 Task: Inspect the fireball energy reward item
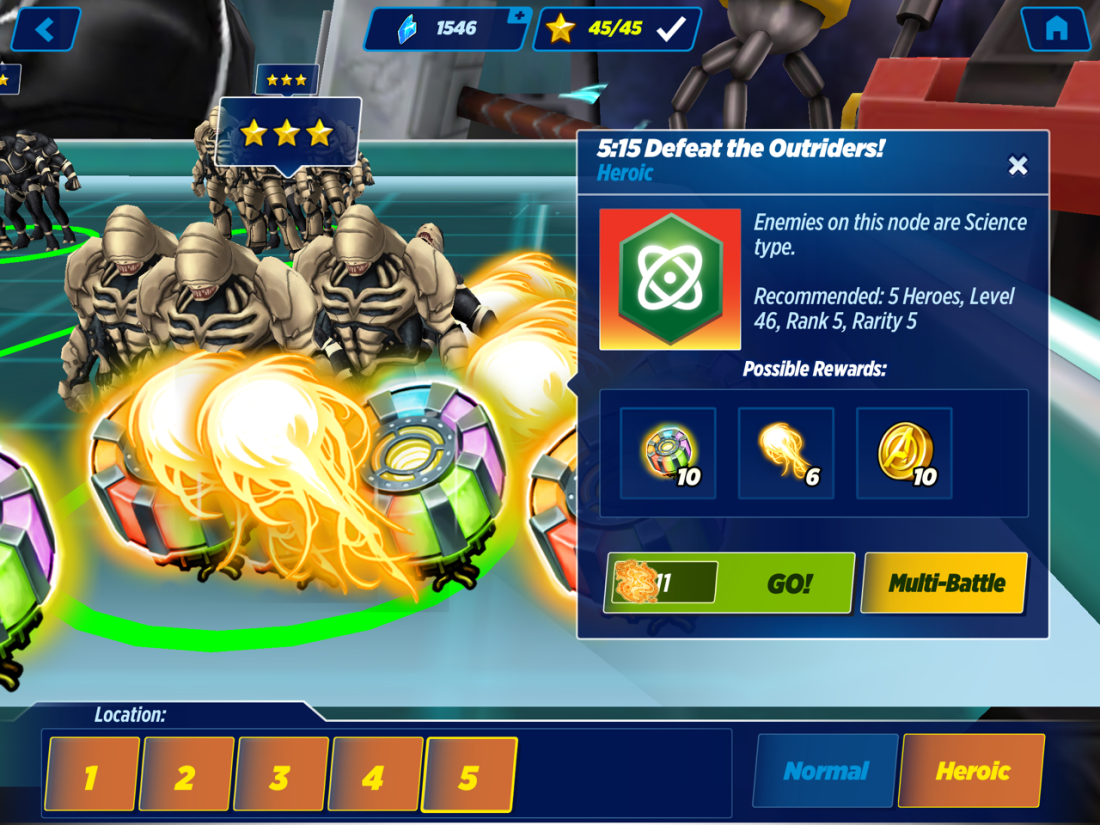(786, 453)
